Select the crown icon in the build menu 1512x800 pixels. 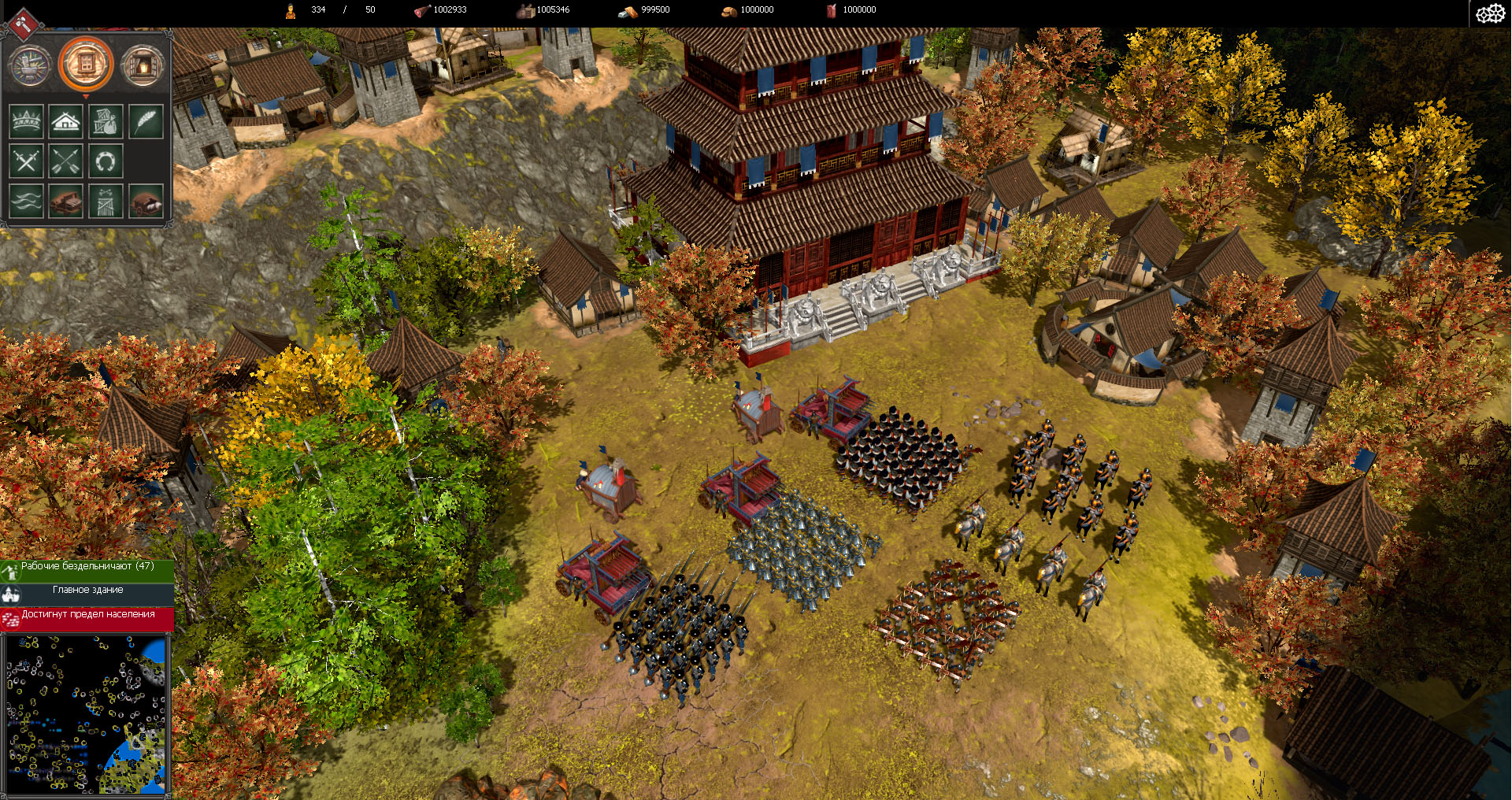[x=25, y=121]
